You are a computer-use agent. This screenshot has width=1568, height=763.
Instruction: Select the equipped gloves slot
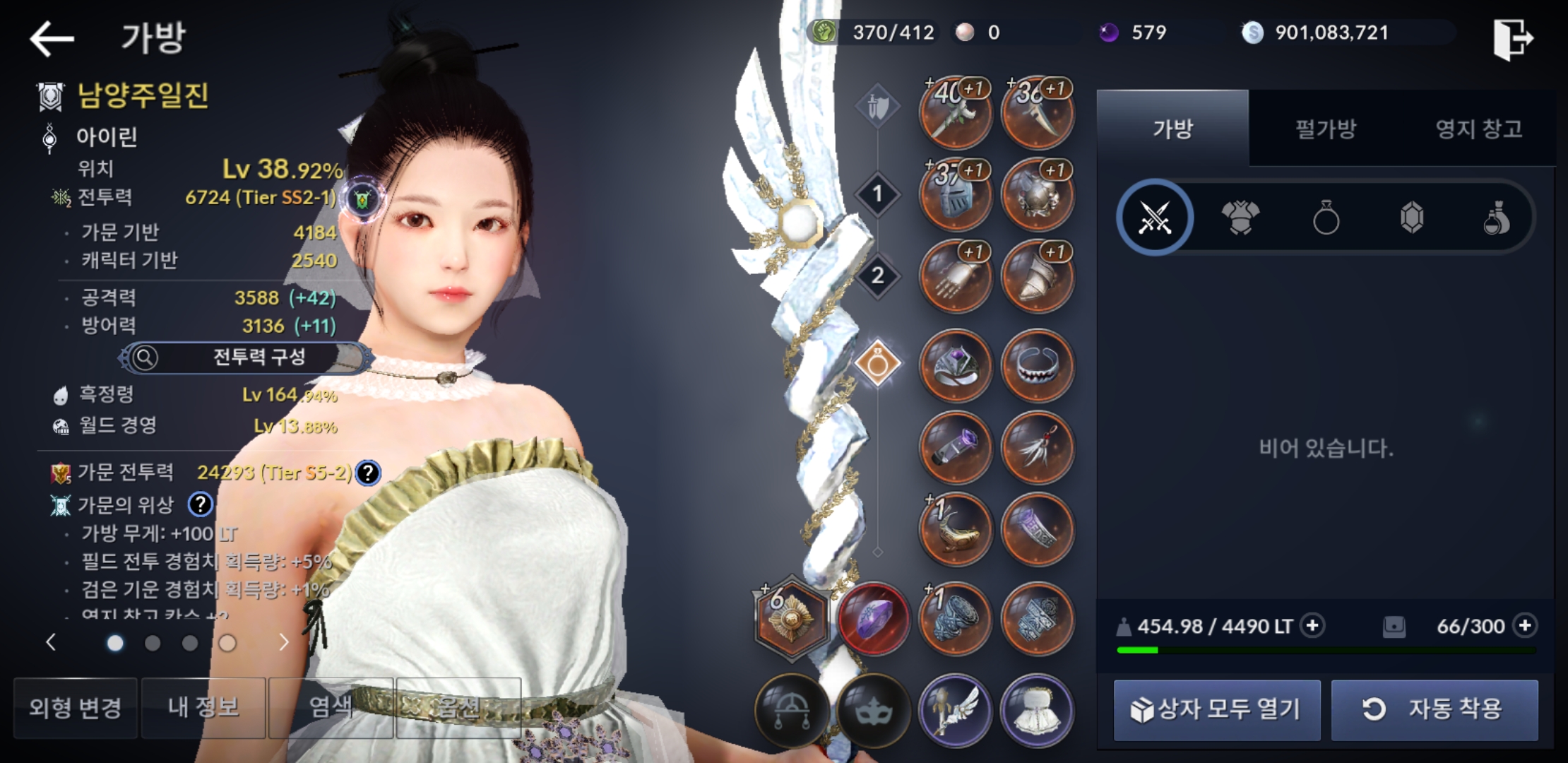tap(956, 277)
